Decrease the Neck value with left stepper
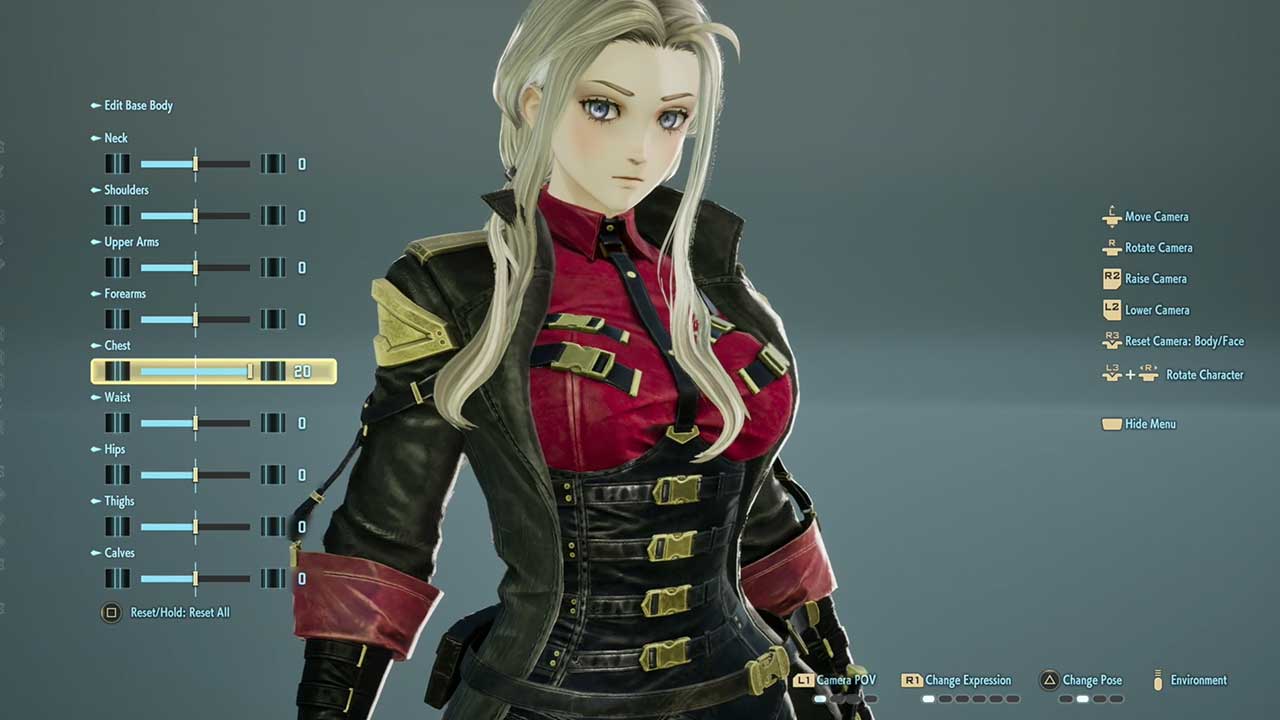Image resolution: width=1280 pixels, height=720 pixels. pyautogui.click(x=117, y=164)
